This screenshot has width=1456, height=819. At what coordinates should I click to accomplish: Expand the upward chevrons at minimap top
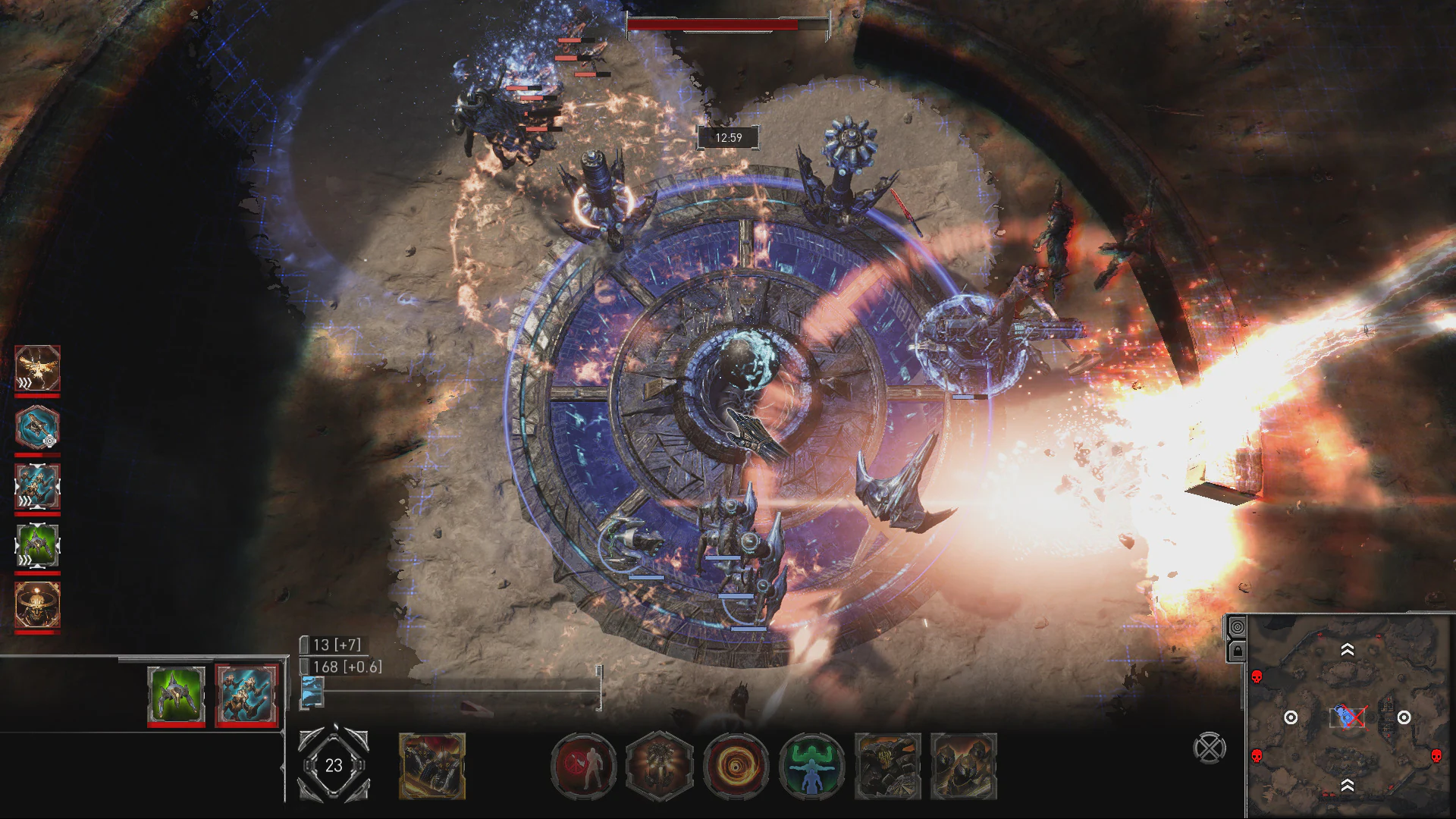(x=1347, y=650)
